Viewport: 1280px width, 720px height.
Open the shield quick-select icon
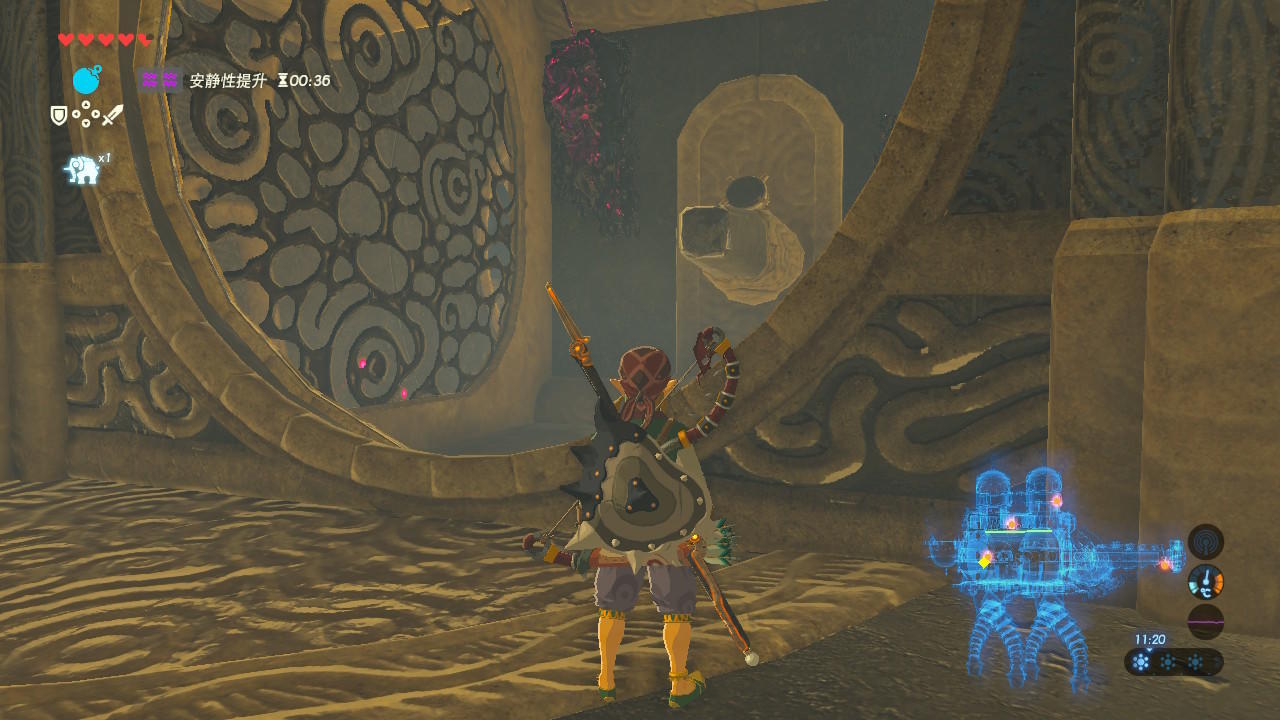(59, 116)
